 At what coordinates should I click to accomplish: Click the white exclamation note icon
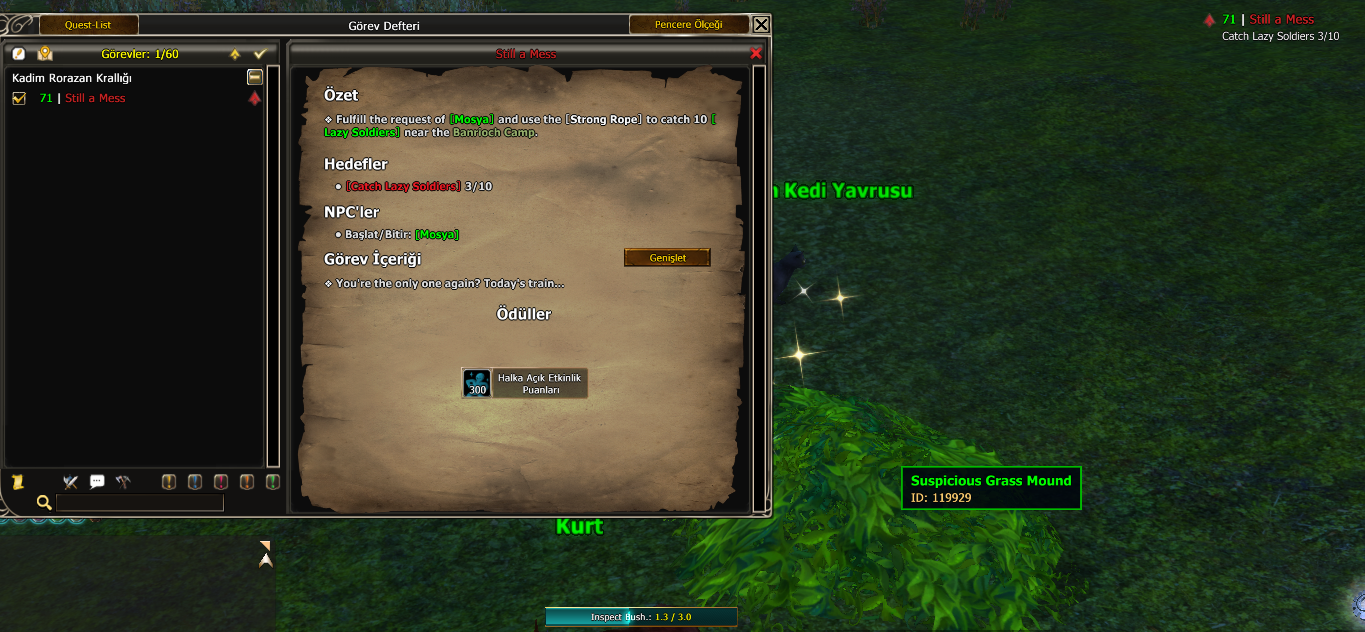19,54
